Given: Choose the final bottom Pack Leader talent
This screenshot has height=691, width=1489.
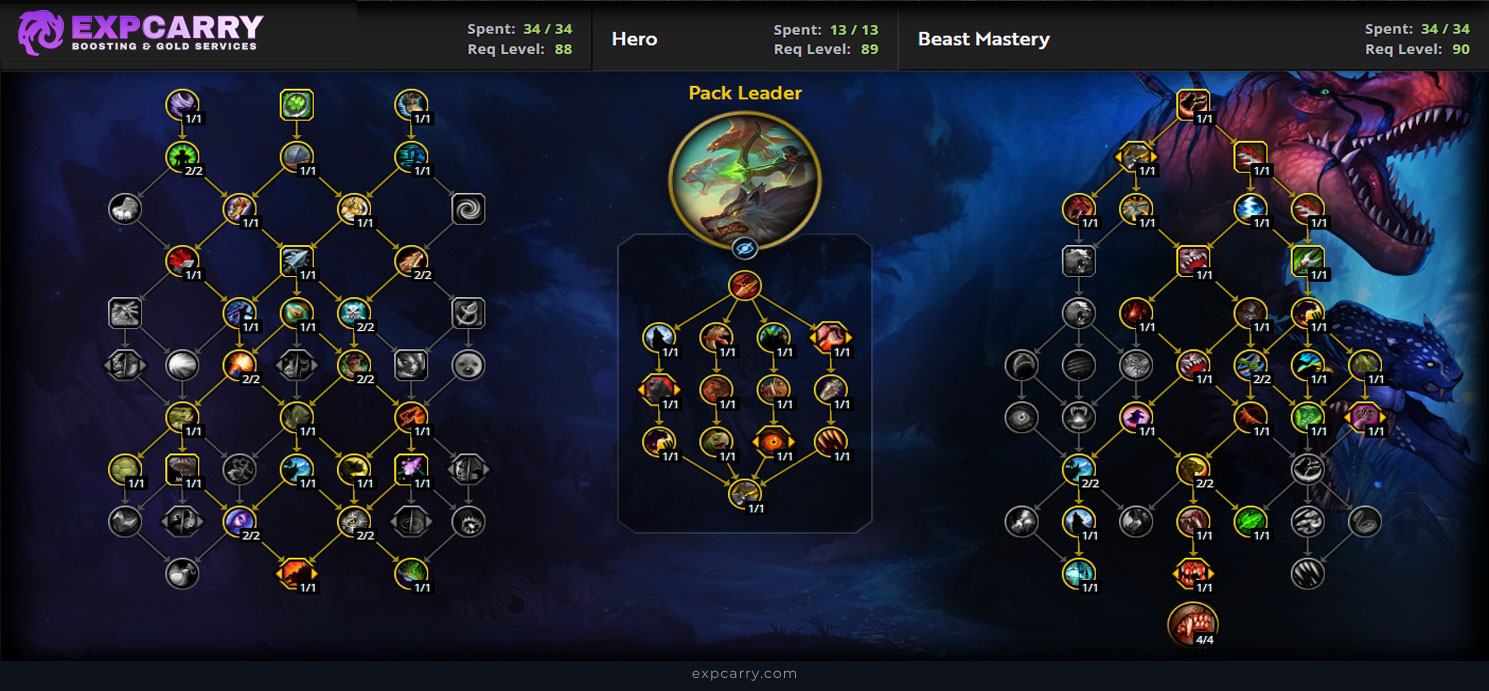Looking at the screenshot, I should pyautogui.click(x=744, y=492).
